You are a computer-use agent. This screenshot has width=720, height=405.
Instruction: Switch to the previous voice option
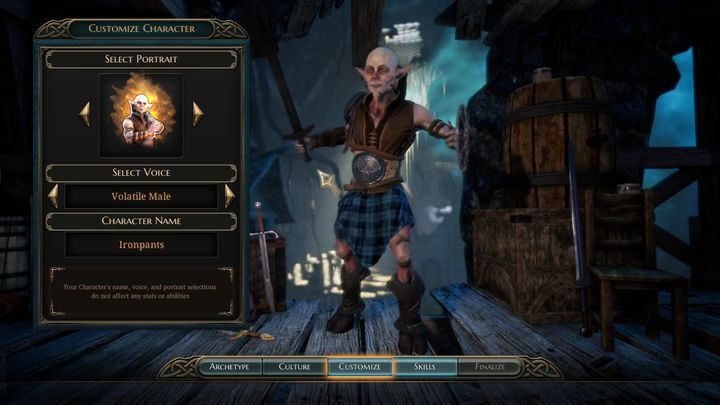53,196
